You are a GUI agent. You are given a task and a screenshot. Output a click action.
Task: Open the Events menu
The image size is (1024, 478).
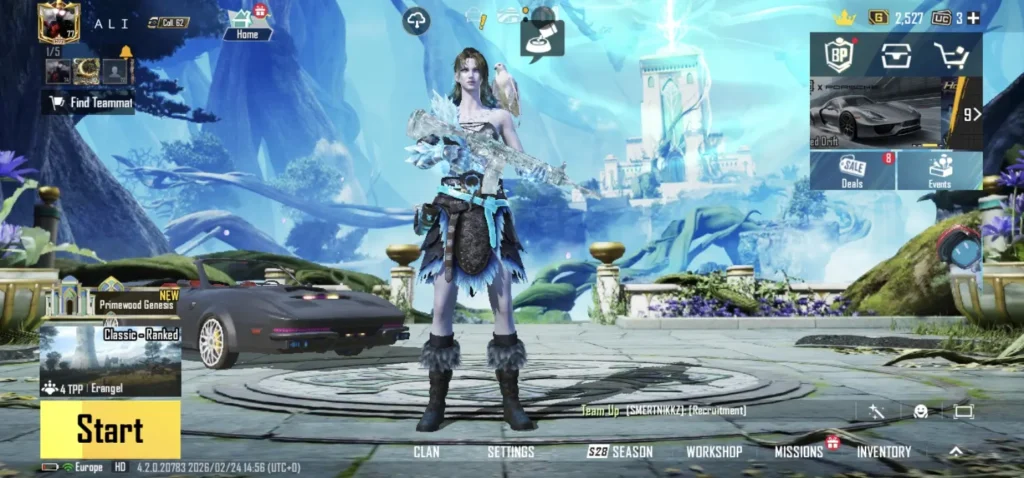tap(939, 170)
